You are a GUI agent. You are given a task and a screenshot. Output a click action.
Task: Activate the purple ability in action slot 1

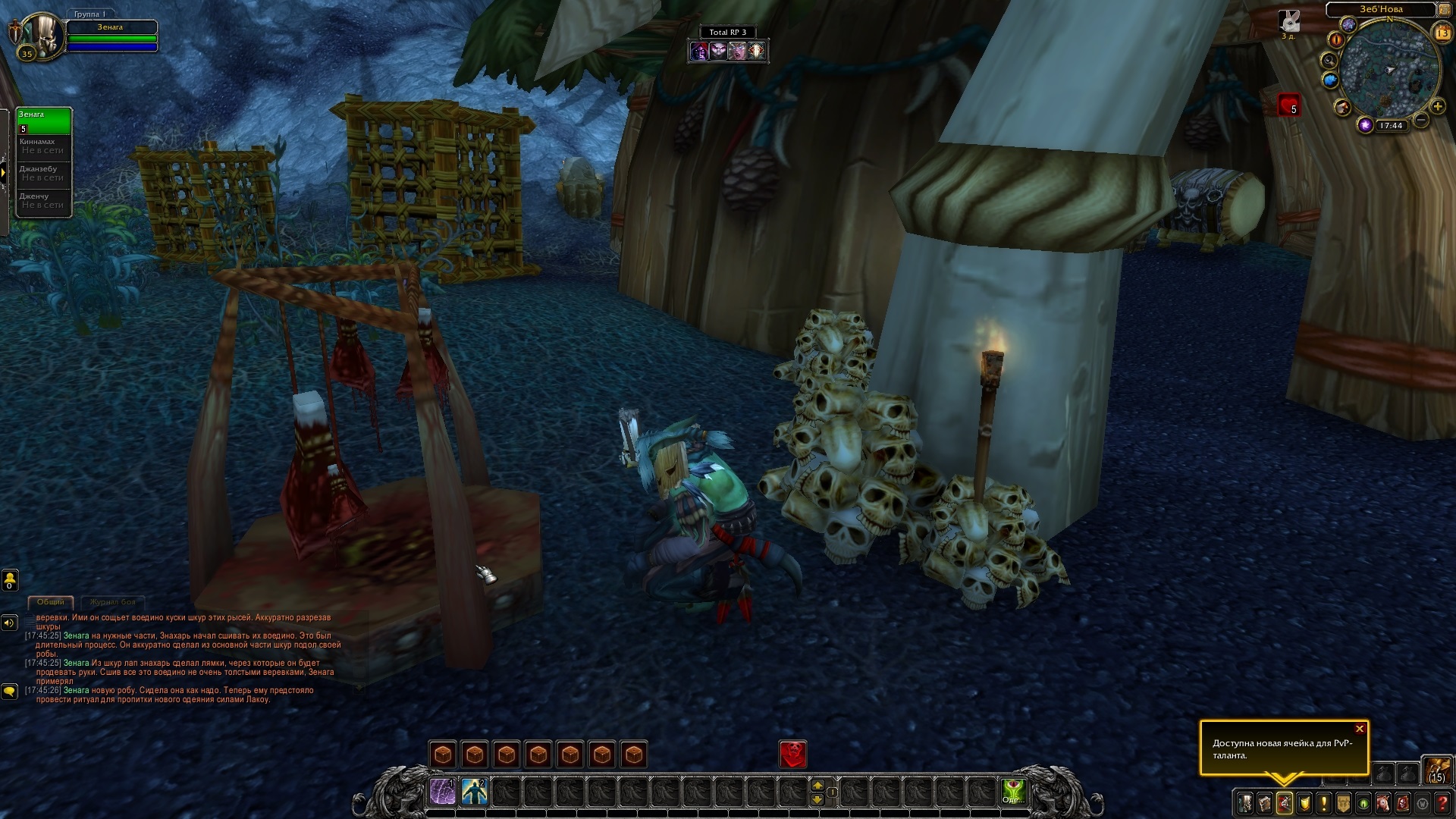coord(443,792)
